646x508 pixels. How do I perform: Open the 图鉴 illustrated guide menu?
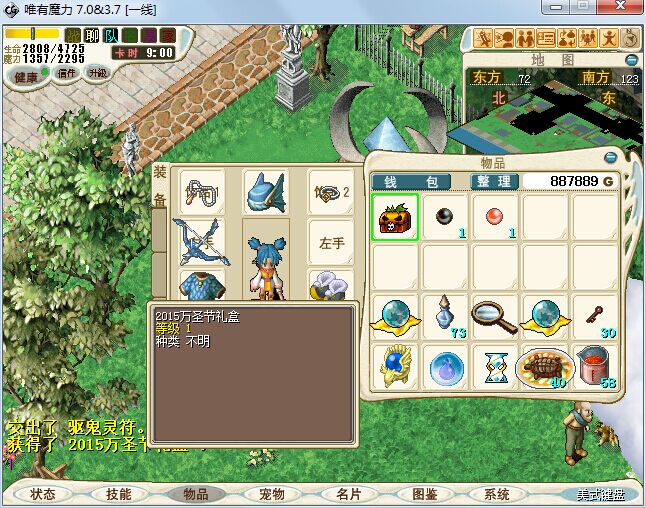tap(423, 494)
